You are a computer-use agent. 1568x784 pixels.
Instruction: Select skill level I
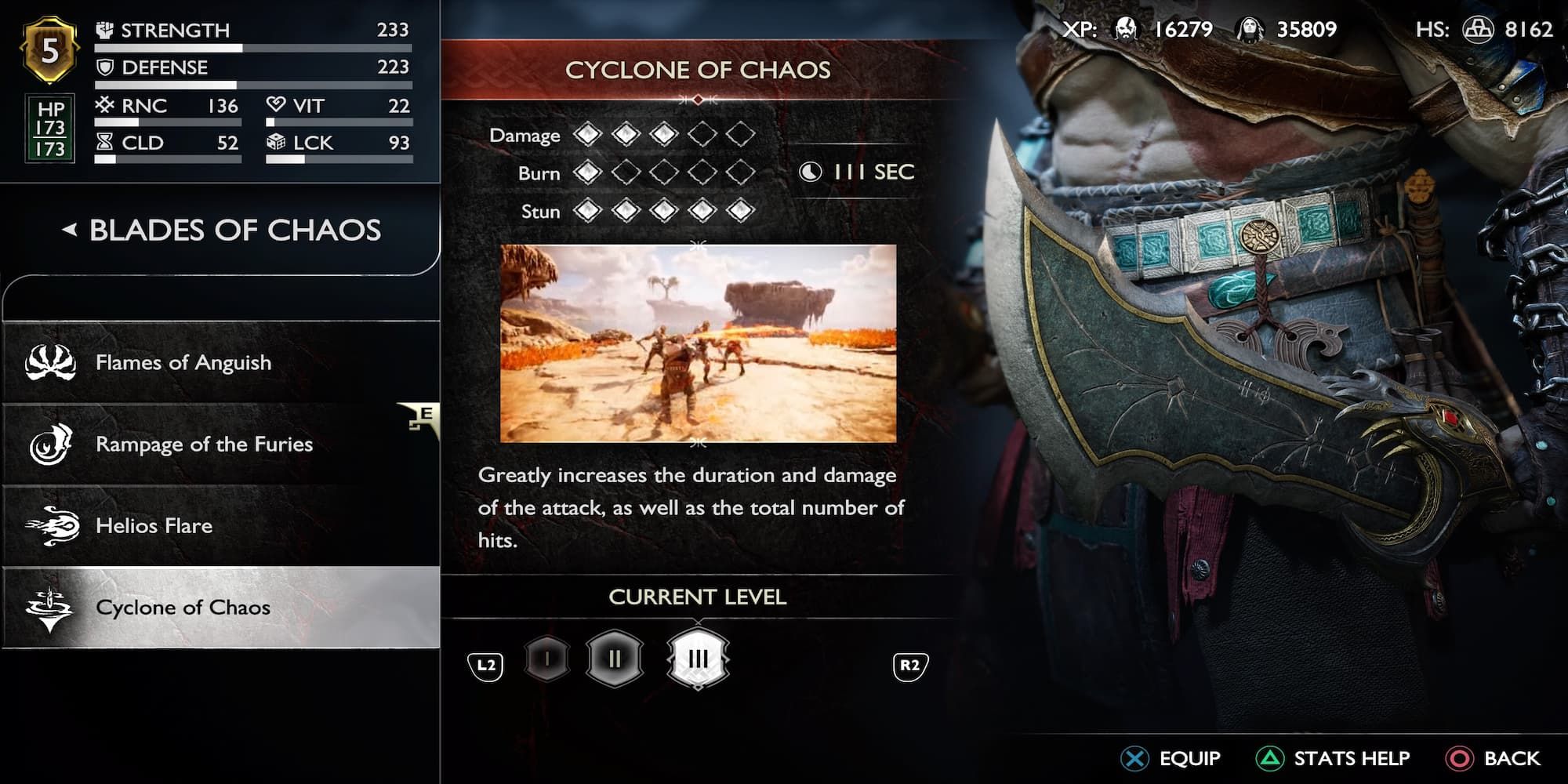pyautogui.click(x=547, y=659)
